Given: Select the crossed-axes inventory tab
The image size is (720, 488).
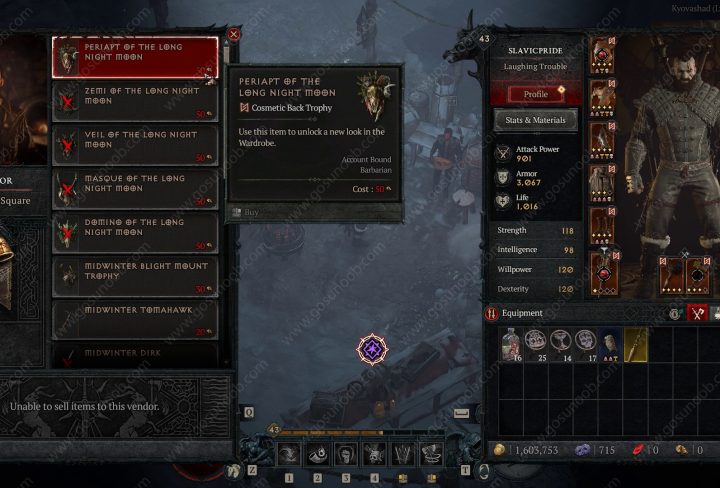Looking at the screenshot, I should (698, 313).
